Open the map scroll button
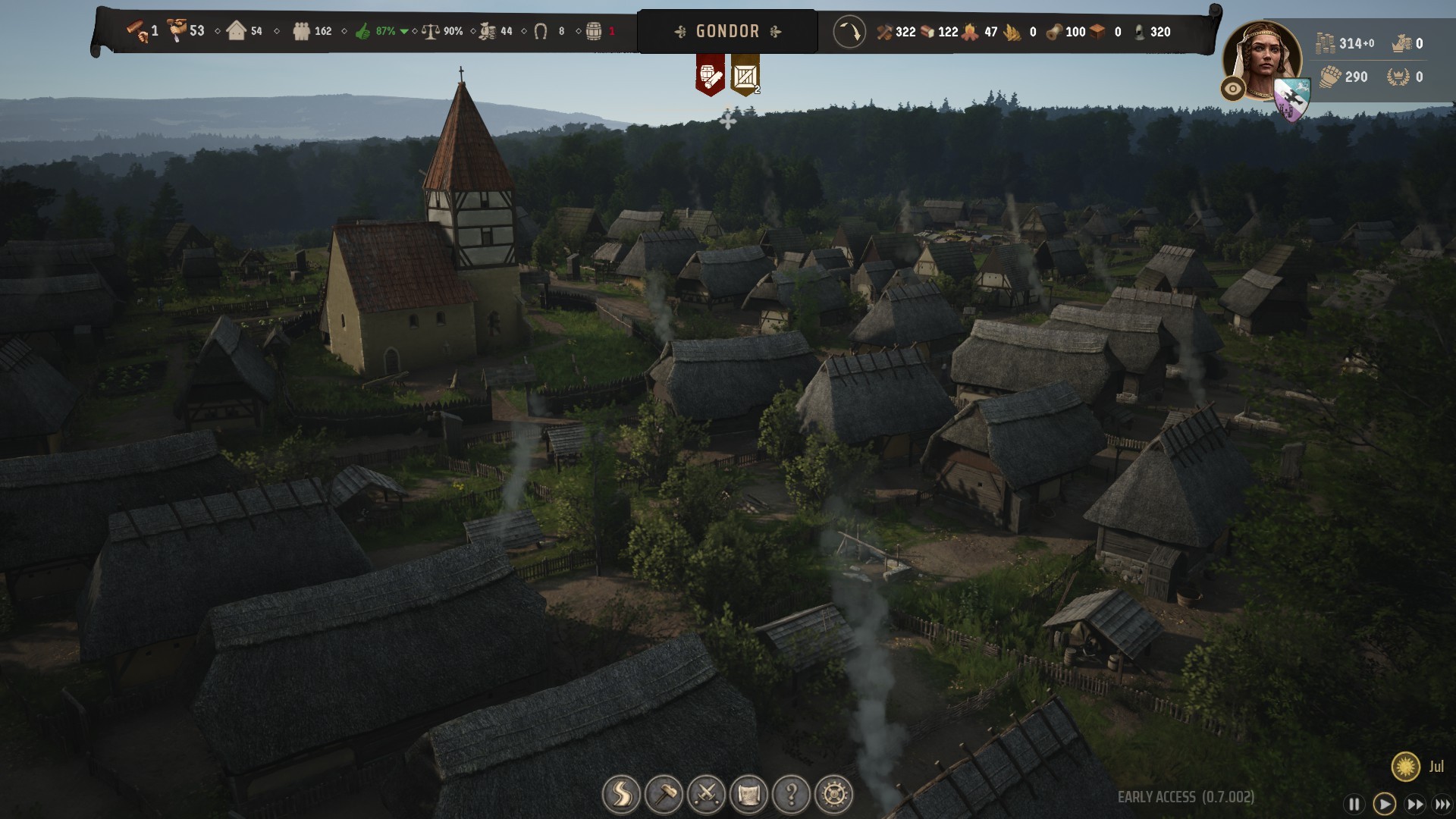The image size is (1456, 819). 748,795
